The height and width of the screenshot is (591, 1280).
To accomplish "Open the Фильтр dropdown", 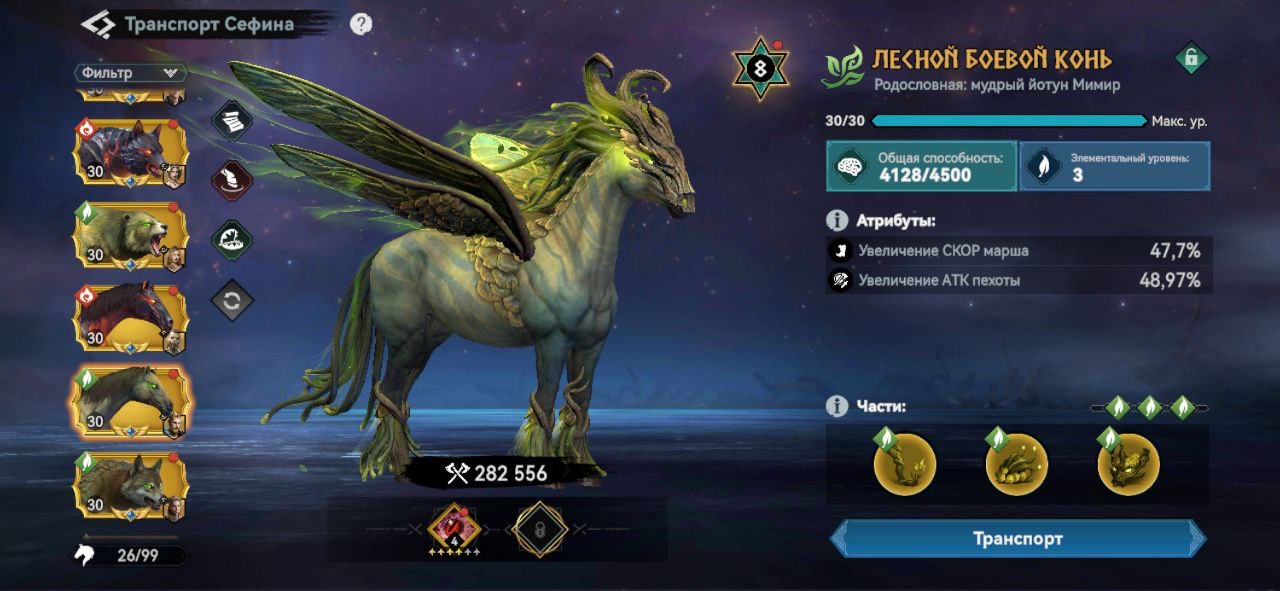I will coord(131,73).
